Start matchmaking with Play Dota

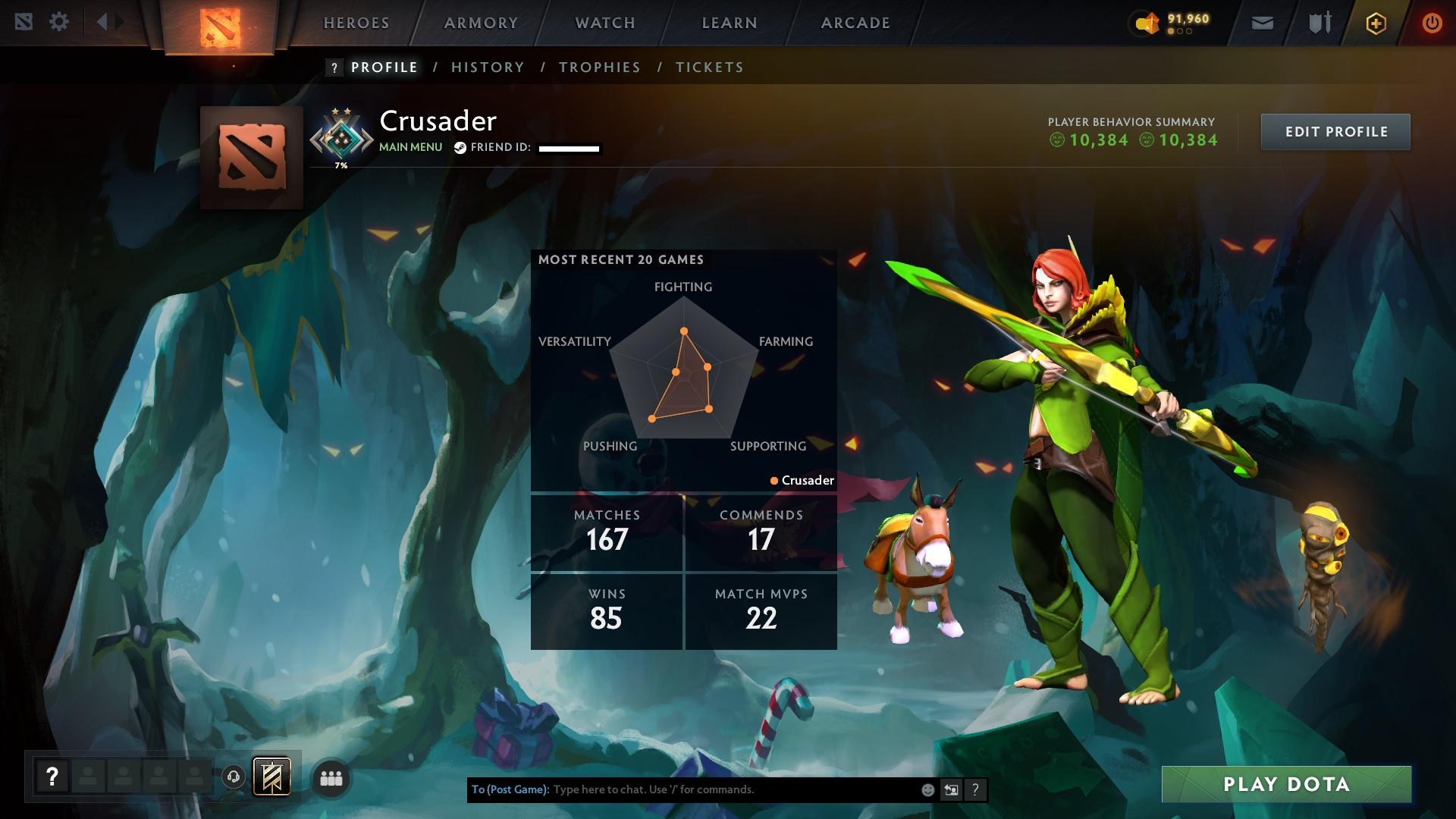click(x=1286, y=784)
